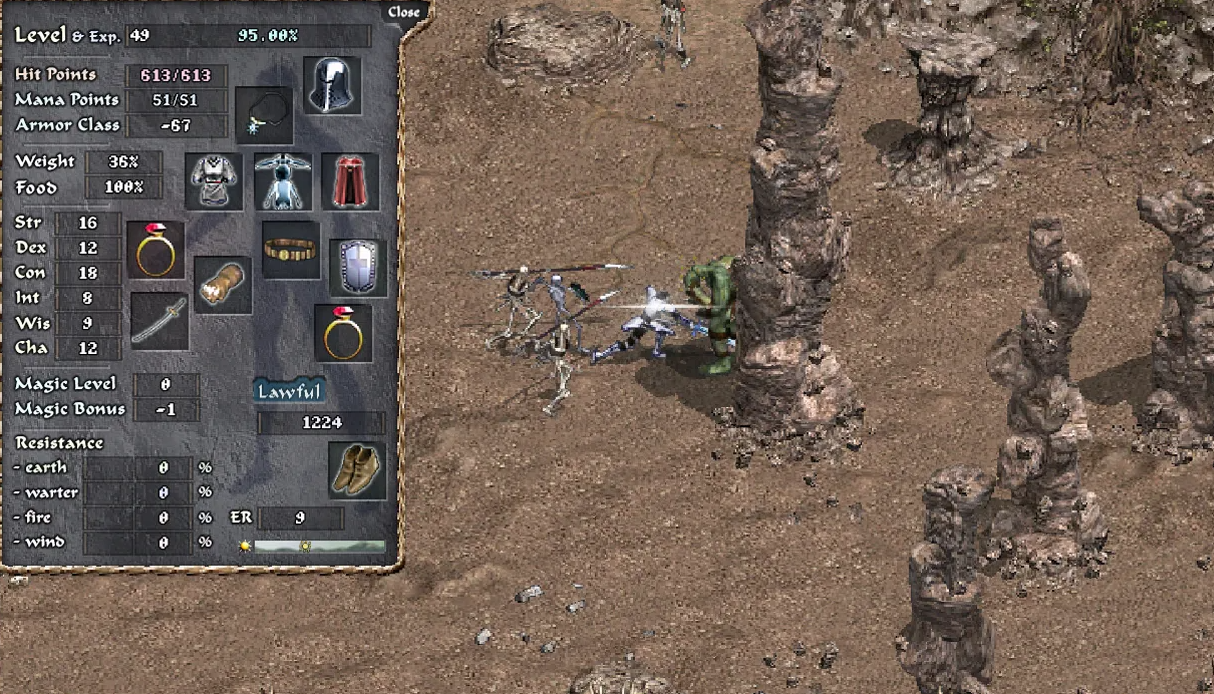Select the equipped shield slot
The height and width of the screenshot is (694, 1214).
358,267
